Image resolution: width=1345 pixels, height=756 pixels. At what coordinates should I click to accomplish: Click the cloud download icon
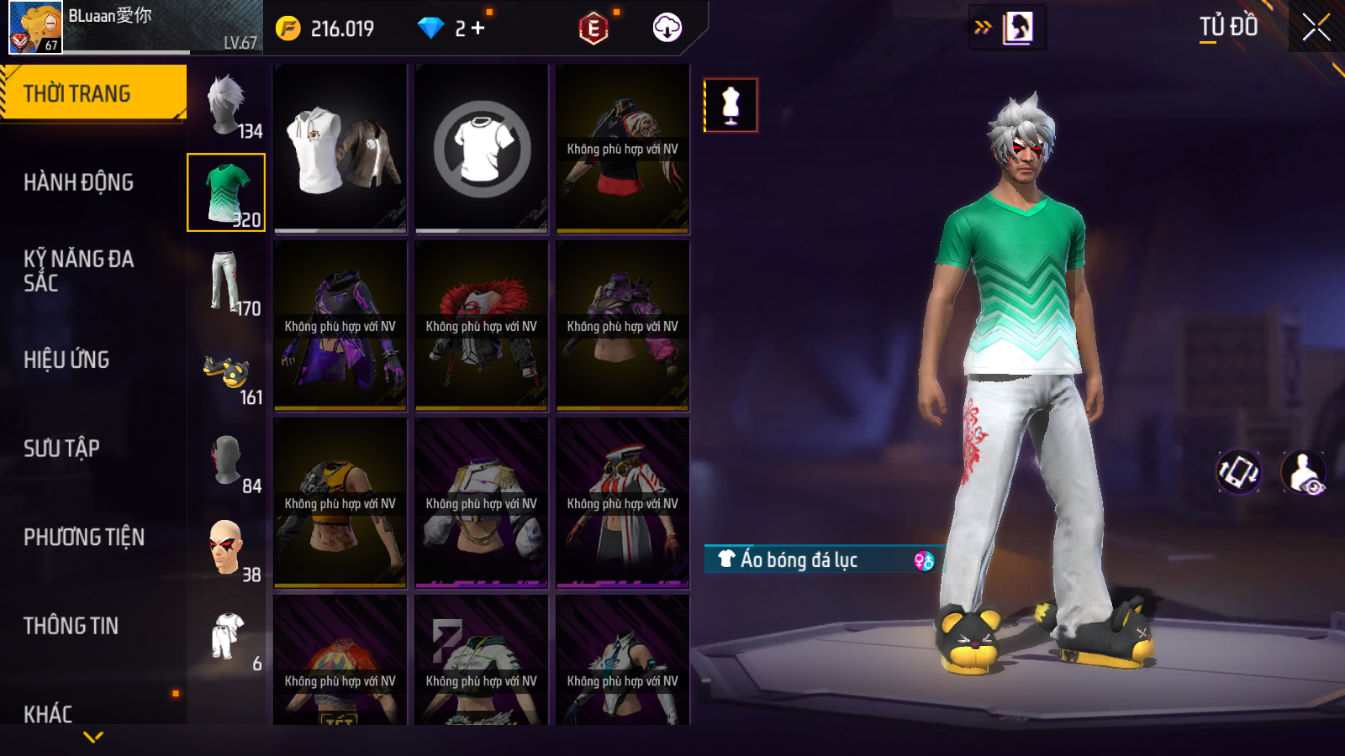(667, 28)
